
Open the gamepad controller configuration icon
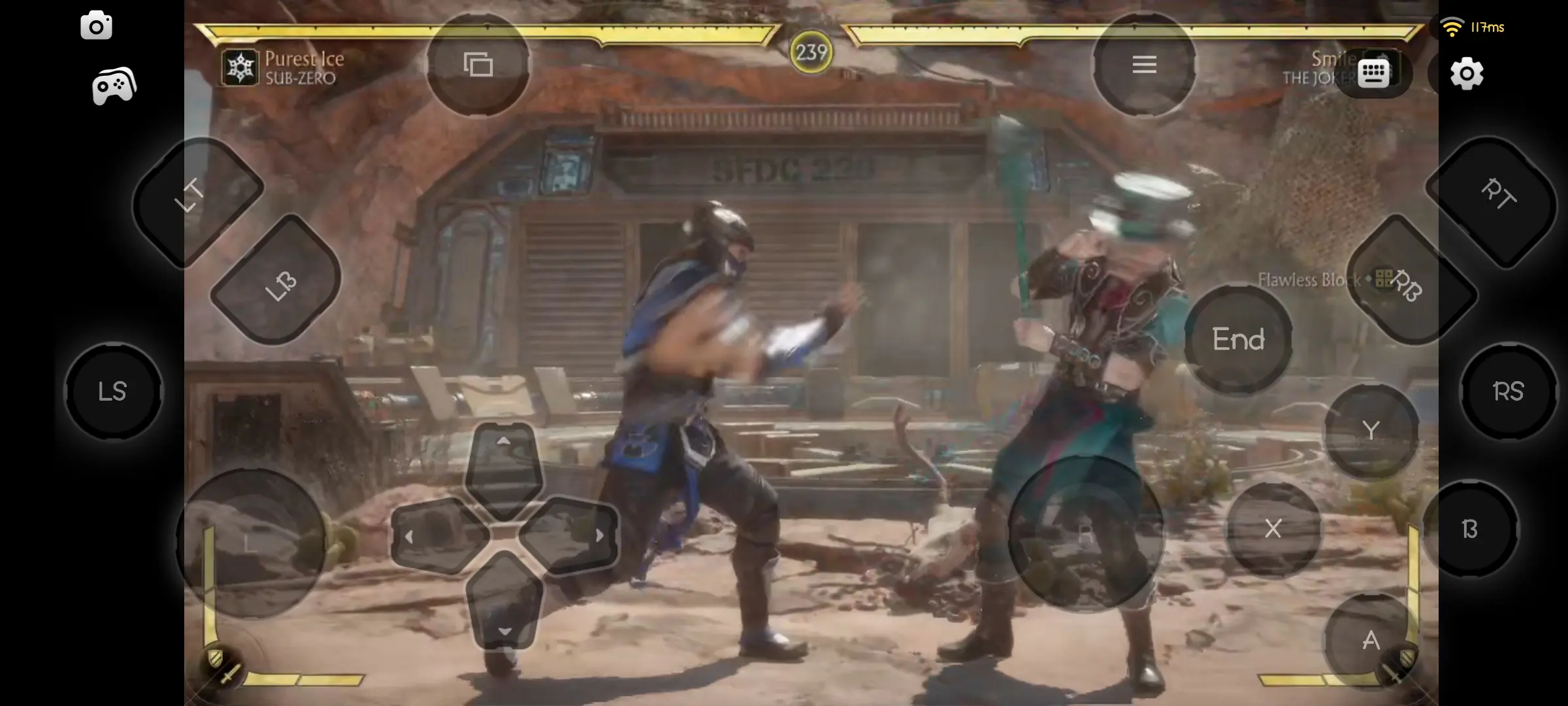[112, 84]
